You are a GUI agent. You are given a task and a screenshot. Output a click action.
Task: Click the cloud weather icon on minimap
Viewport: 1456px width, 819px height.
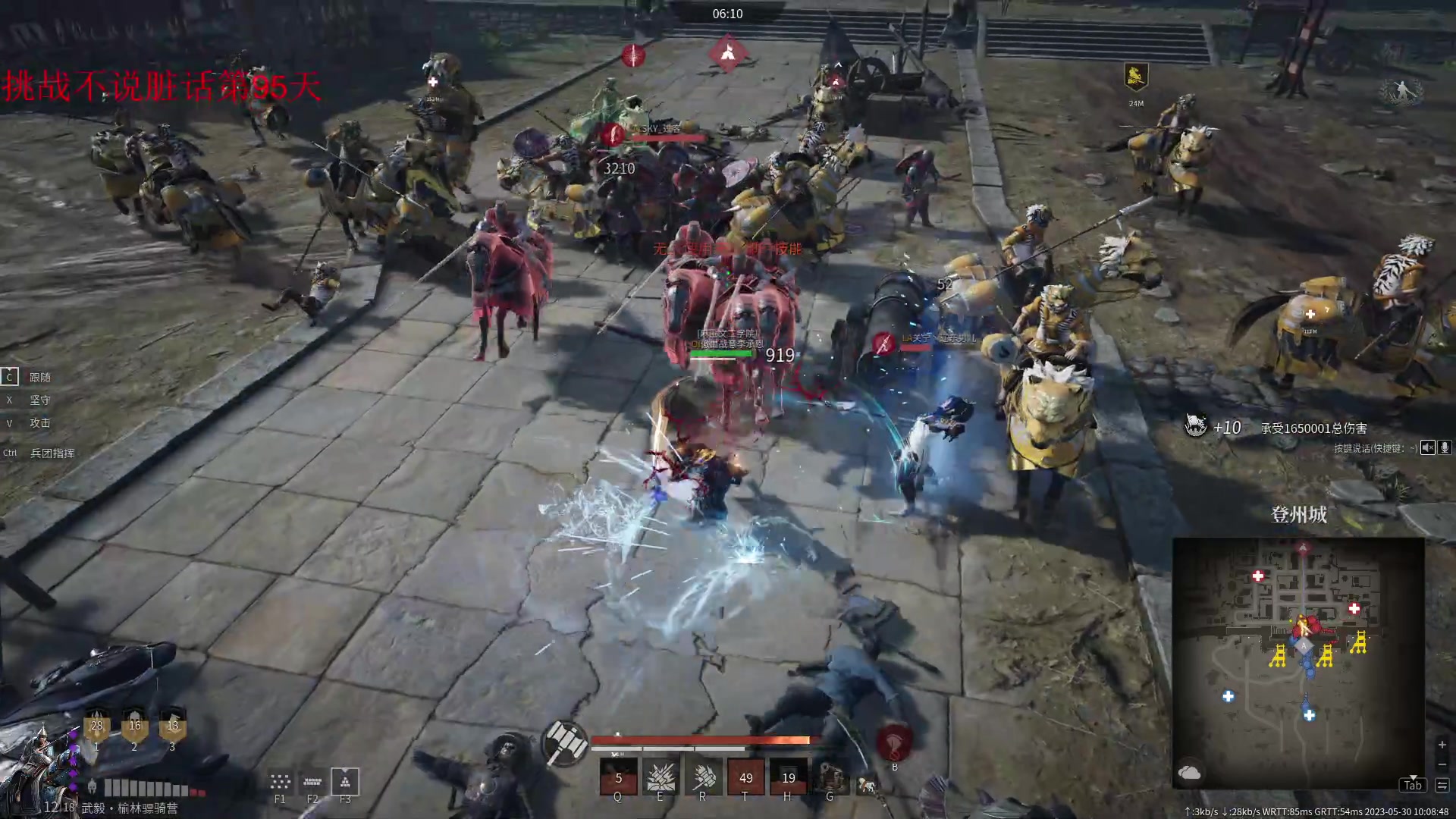click(x=1189, y=772)
